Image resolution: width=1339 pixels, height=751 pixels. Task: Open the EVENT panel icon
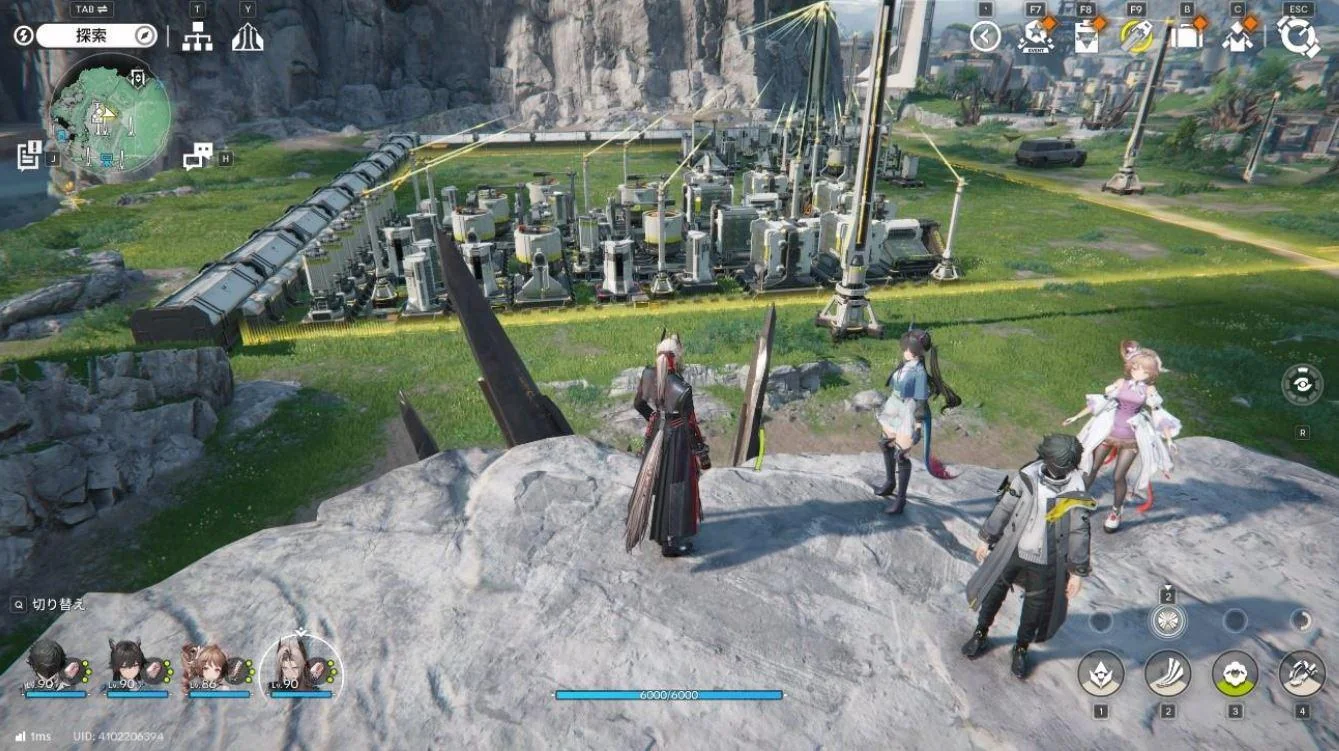click(1036, 36)
